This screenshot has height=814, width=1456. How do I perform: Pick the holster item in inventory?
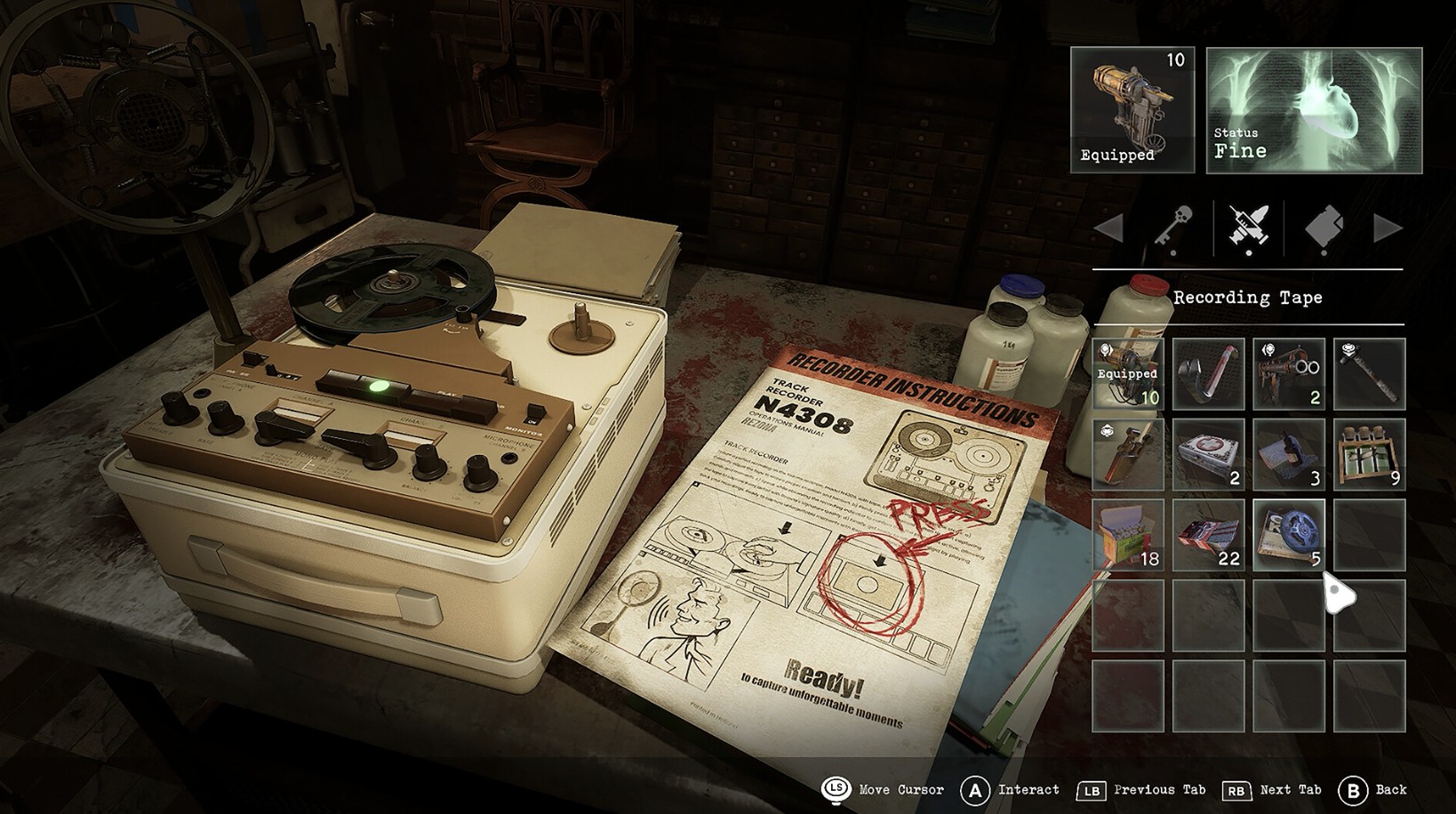1127,454
